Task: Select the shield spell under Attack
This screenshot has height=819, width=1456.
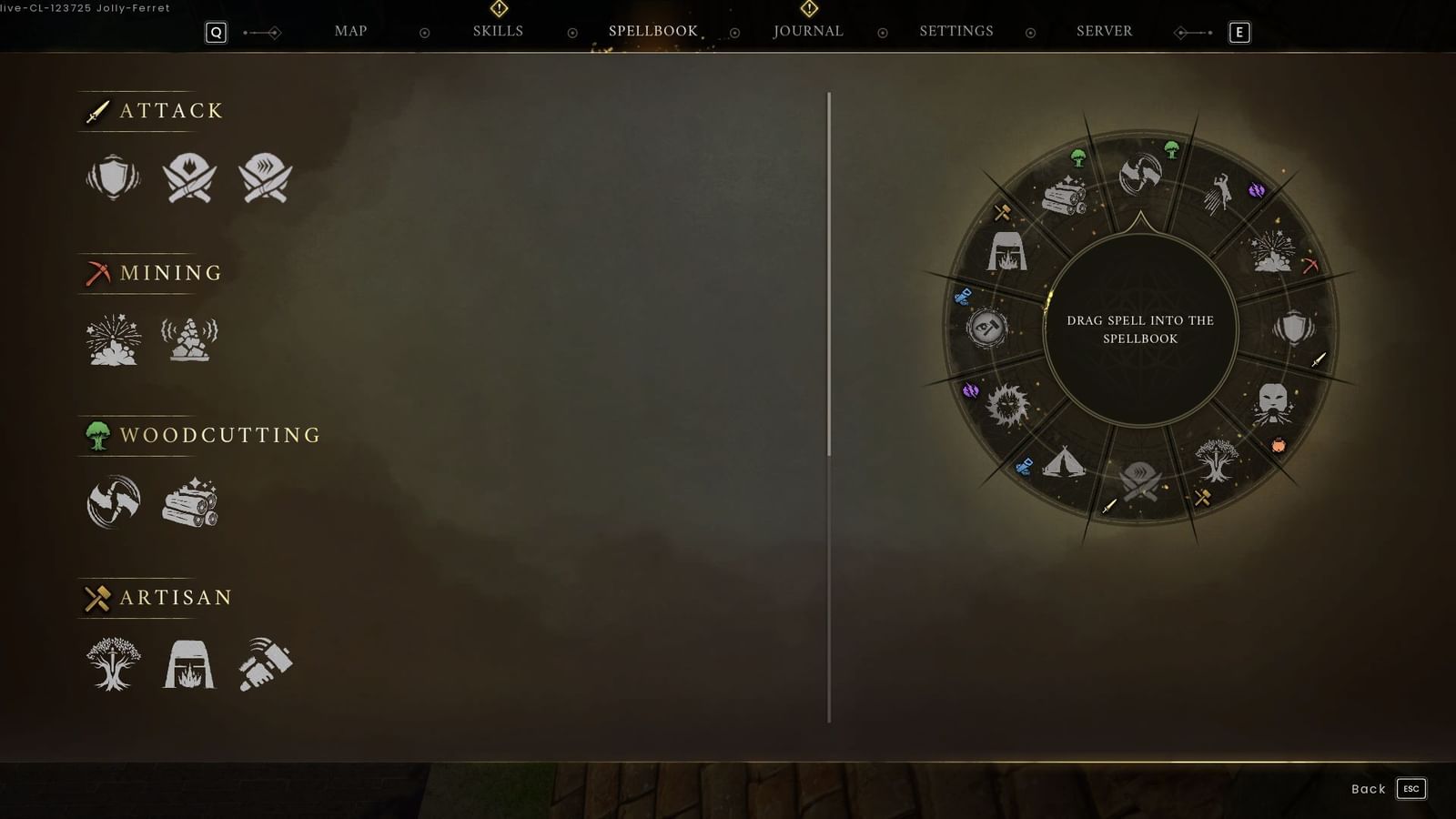Action: tap(112, 179)
